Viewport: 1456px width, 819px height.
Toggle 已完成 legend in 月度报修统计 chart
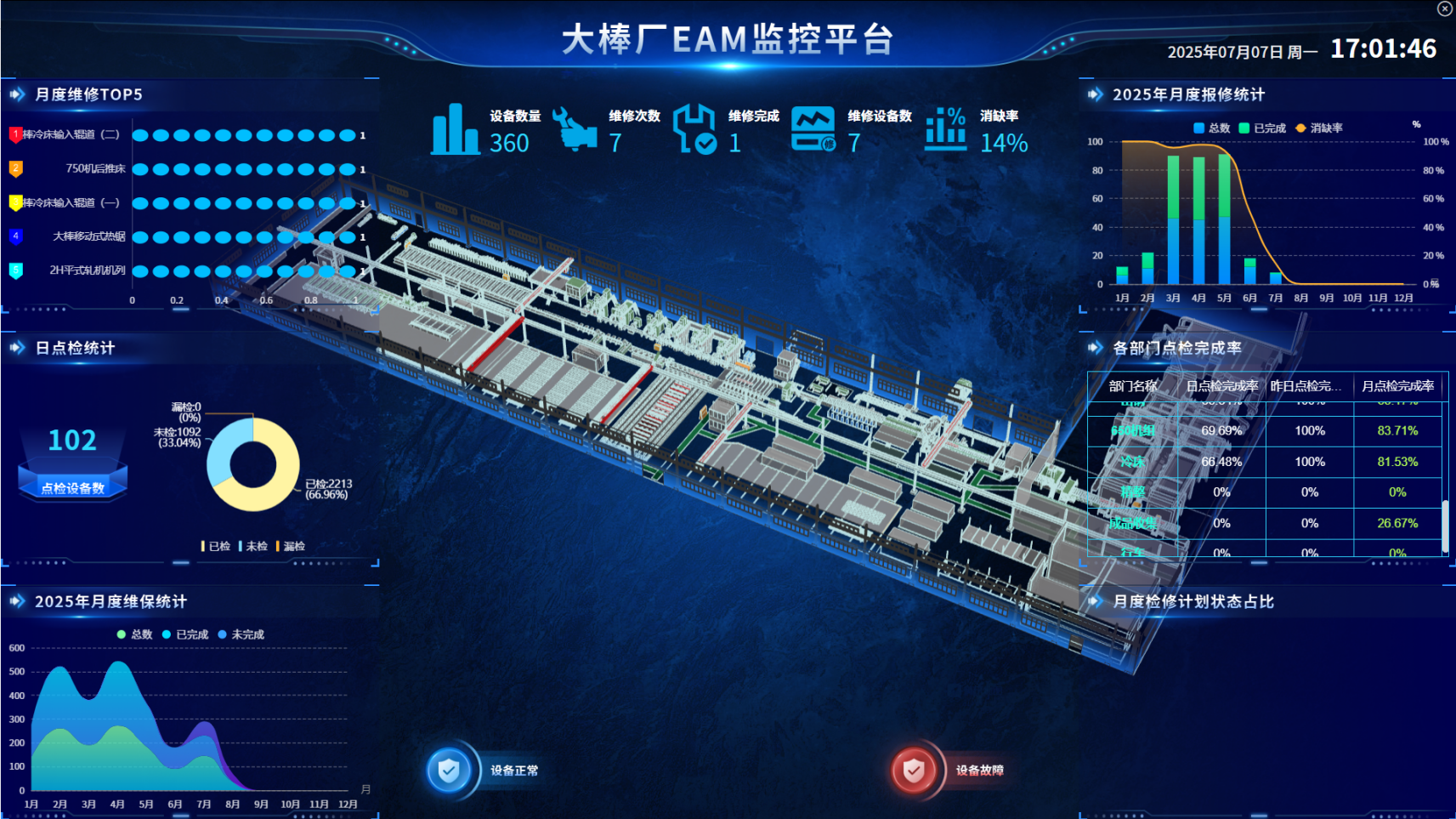1262,128
